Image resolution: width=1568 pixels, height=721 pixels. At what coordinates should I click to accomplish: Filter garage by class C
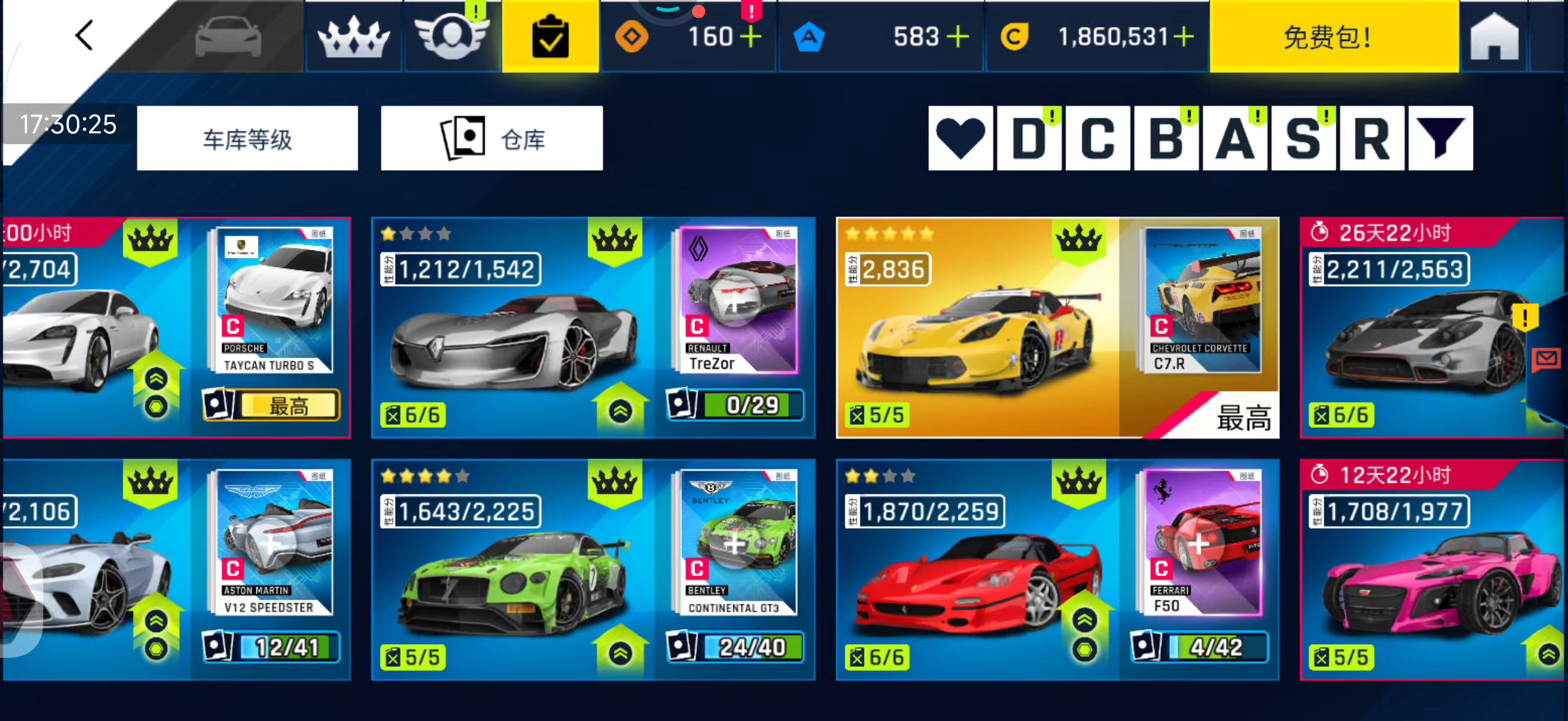pyautogui.click(x=1097, y=139)
